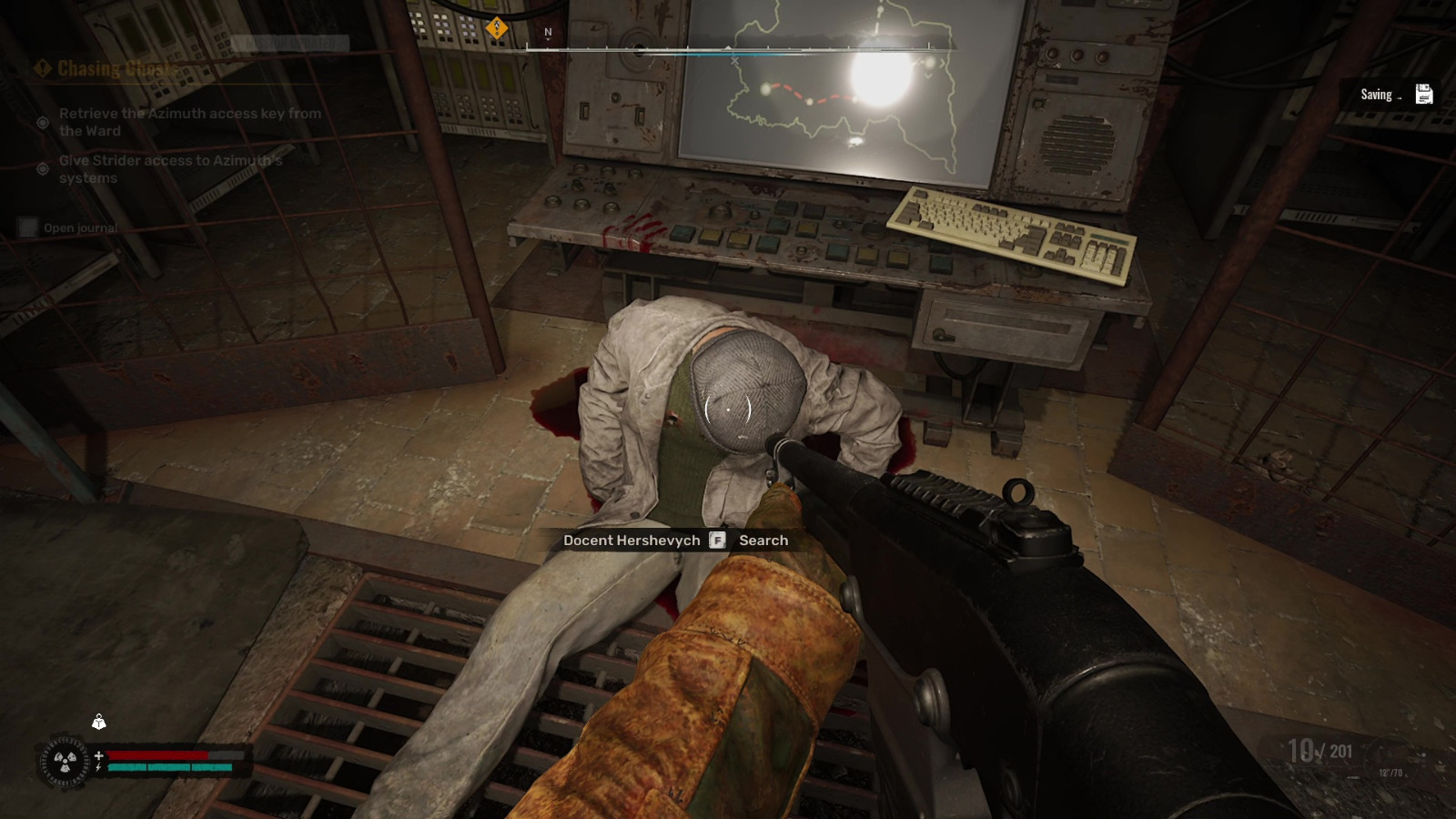
Task: Click the Open journal key icon
Action: coord(28,227)
